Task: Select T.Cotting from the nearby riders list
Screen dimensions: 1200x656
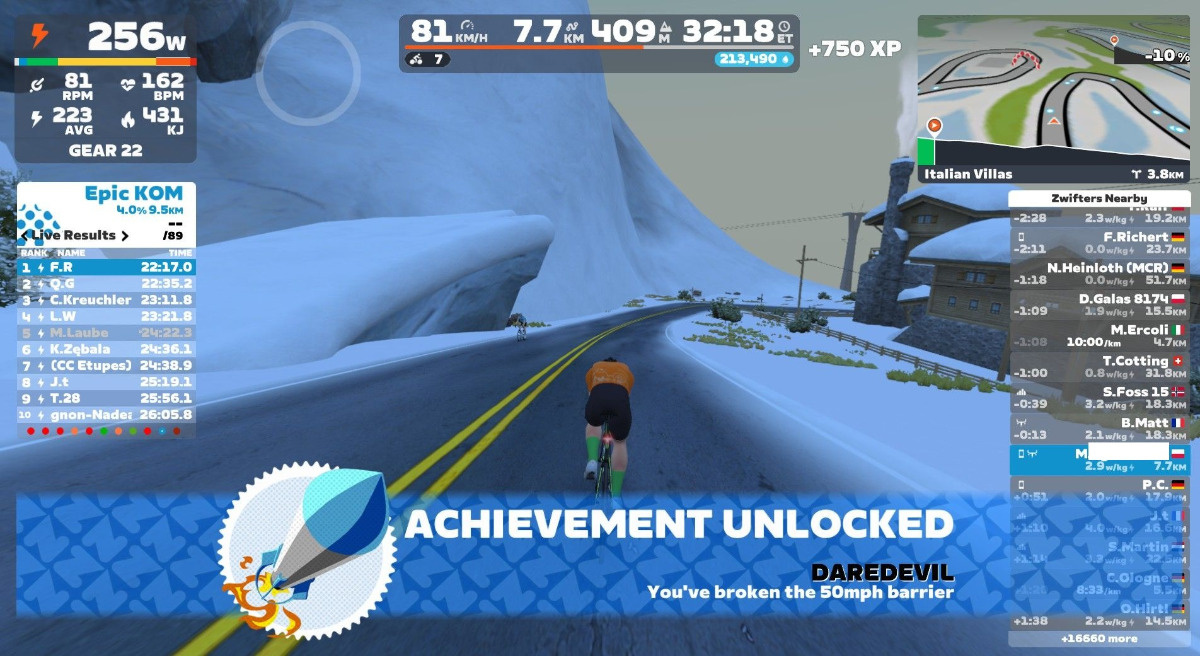Action: click(x=1099, y=367)
